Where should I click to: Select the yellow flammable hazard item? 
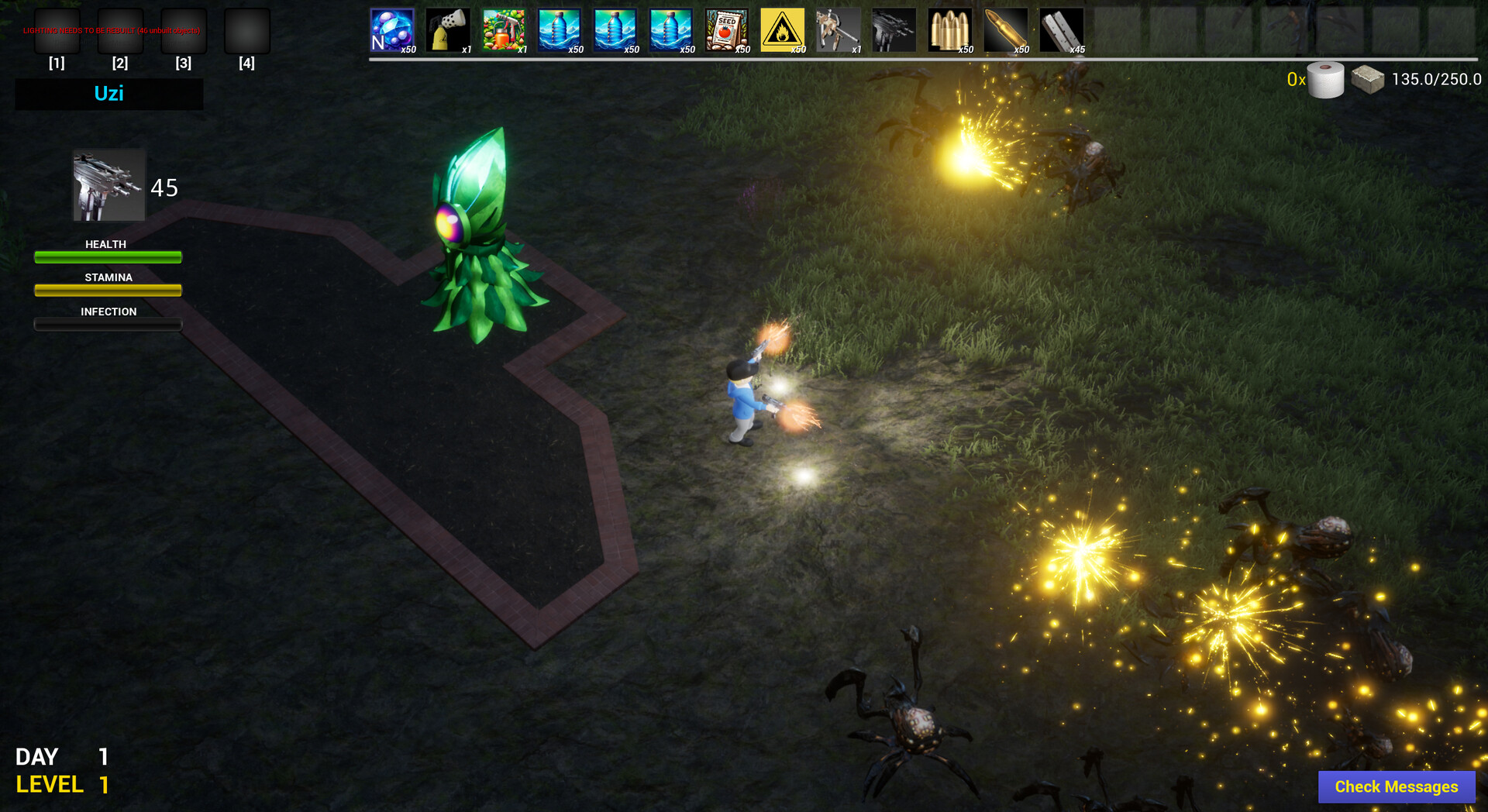(783, 29)
